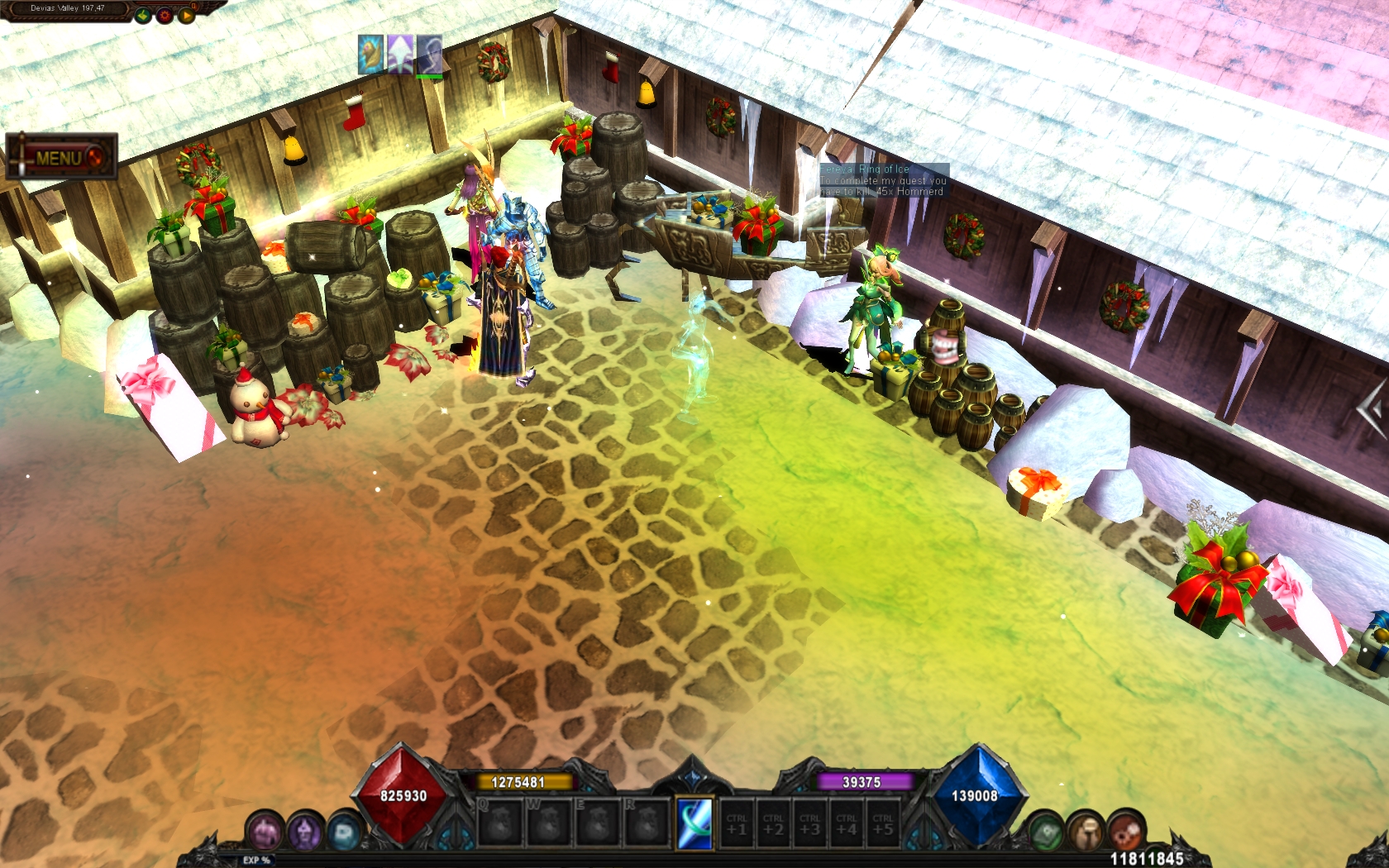This screenshot has width=1389, height=868.
Task: Activate the blue sword slash skill
Action: pyautogui.click(x=694, y=823)
